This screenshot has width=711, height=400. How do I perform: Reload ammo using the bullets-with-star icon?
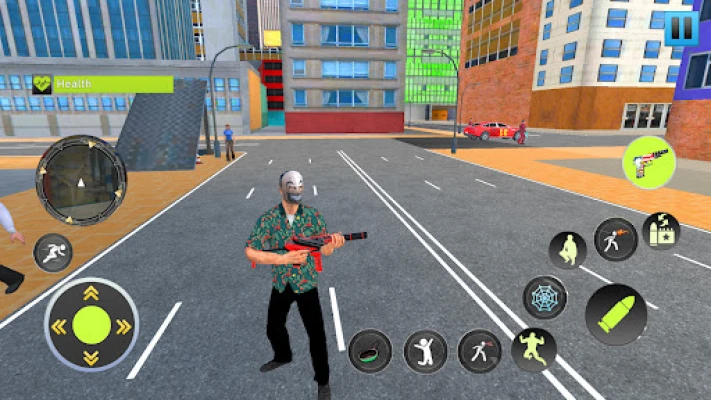pyautogui.click(x=661, y=231)
